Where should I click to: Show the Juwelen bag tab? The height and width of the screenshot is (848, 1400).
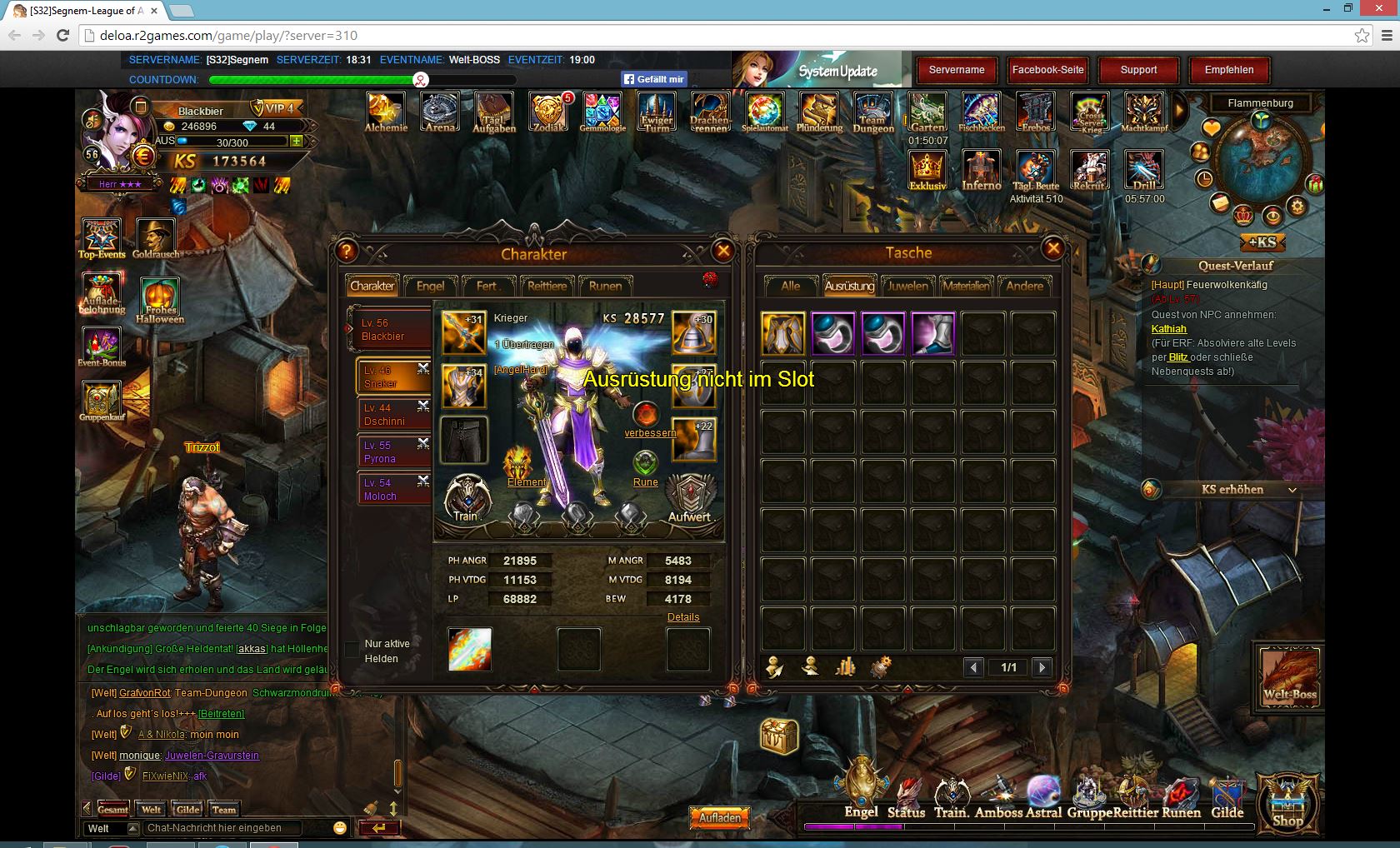907,286
